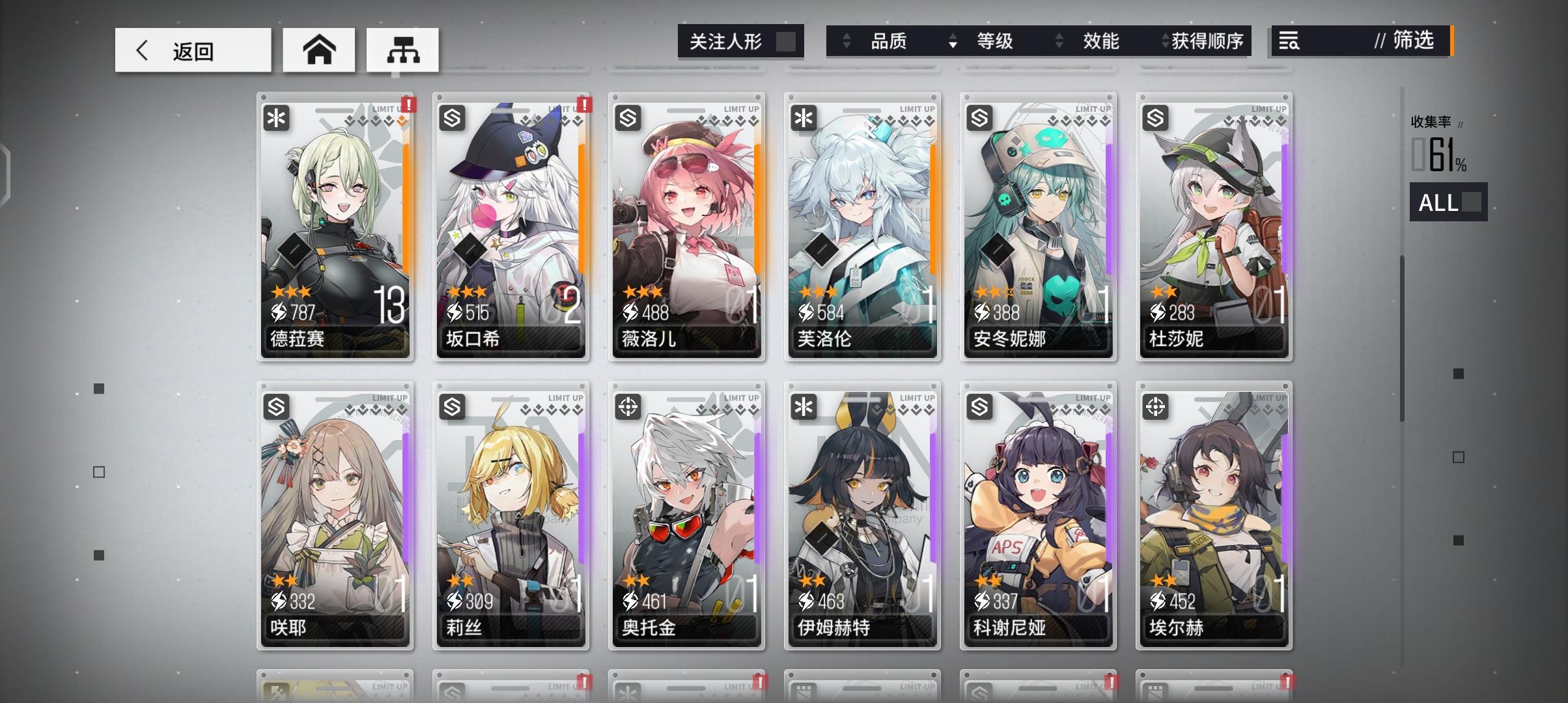Expand the 等级 sorting option

[996, 41]
